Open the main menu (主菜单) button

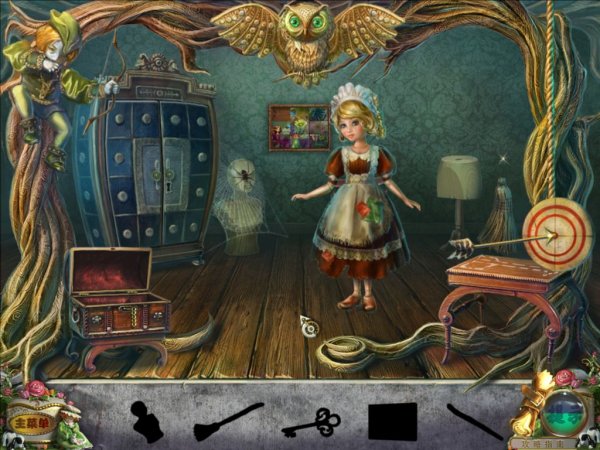28,421
